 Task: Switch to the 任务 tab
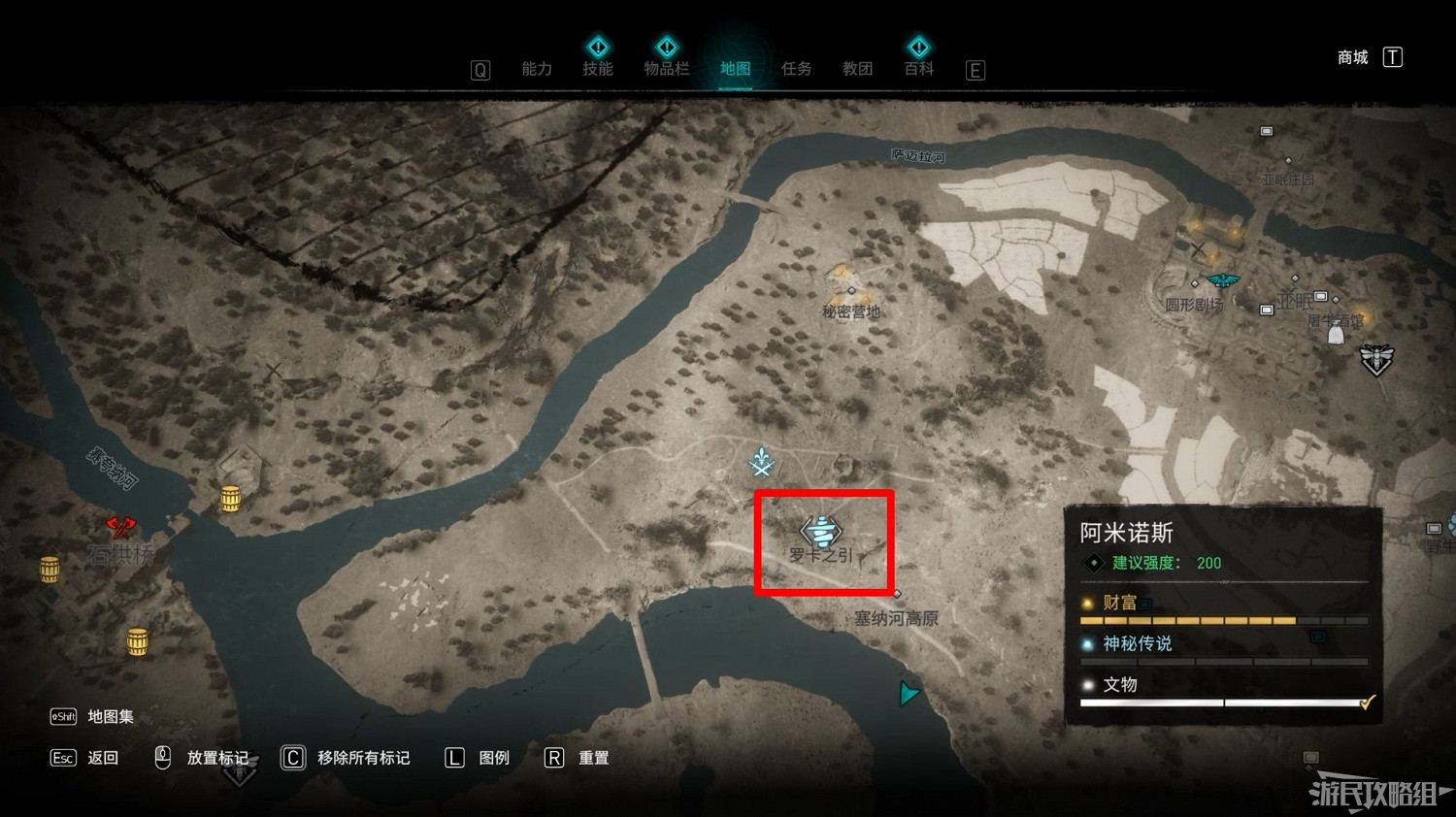pos(796,69)
